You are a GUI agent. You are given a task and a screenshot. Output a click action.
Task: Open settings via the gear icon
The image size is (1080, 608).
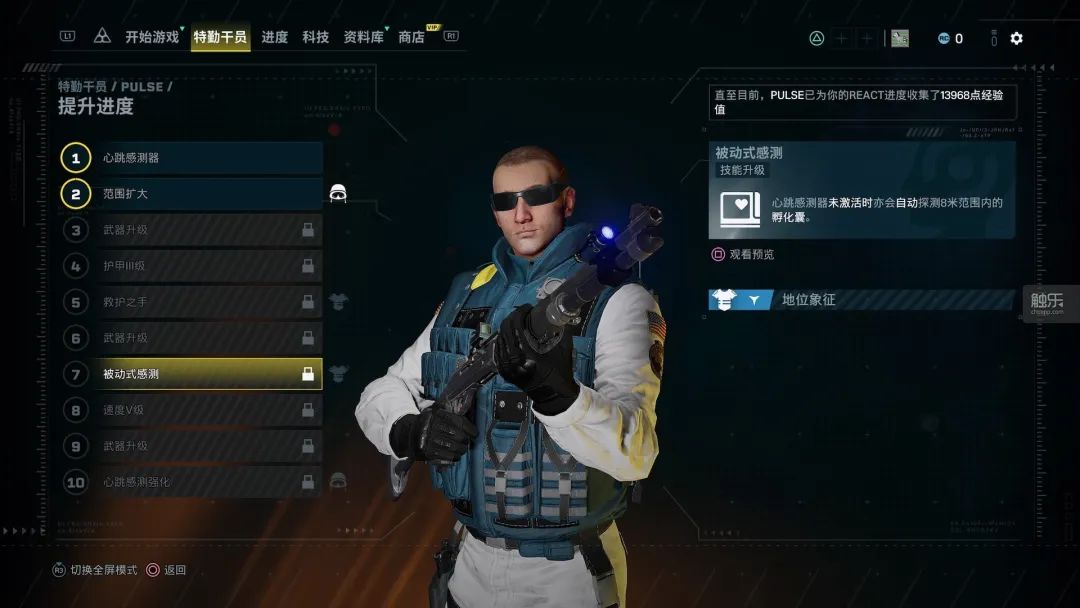1016,38
